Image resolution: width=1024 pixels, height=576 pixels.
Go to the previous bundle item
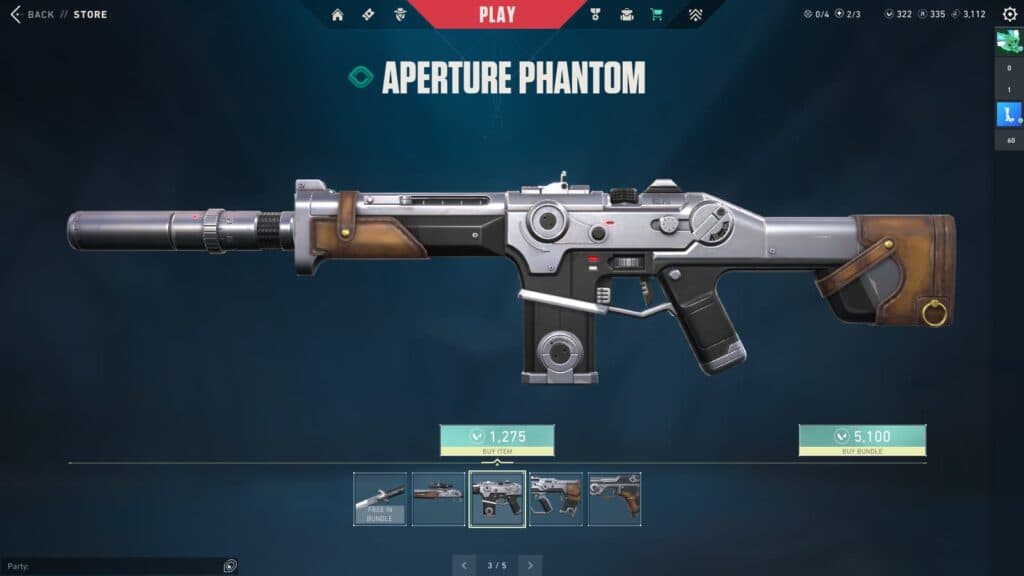pos(464,565)
